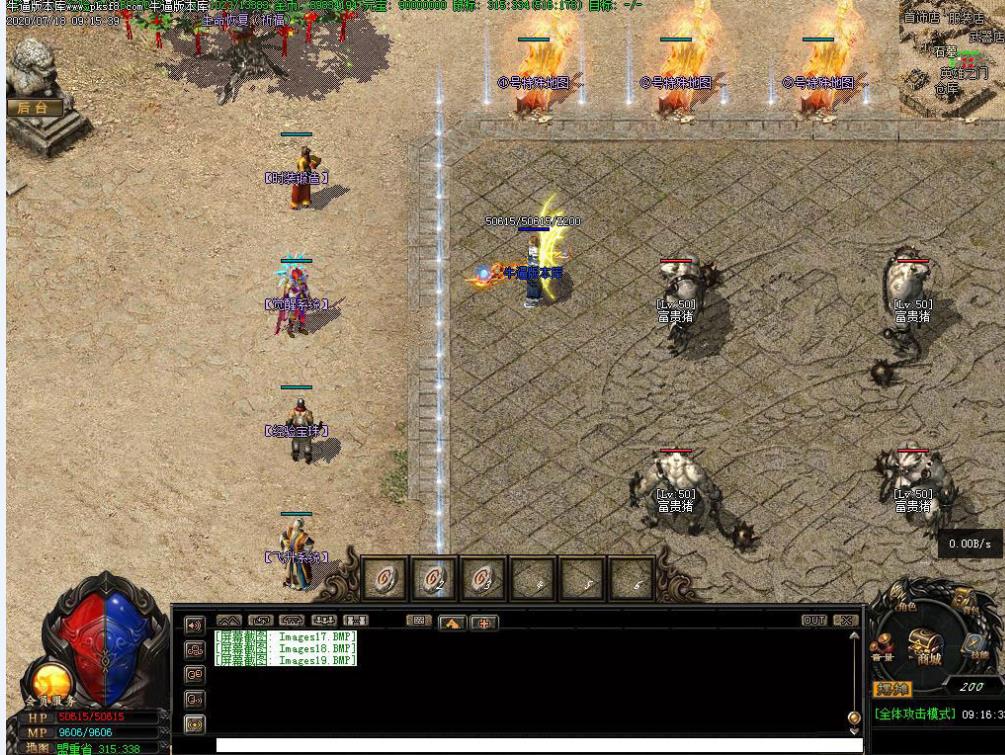Image resolution: width=1005 pixels, height=755 pixels.
Task: Click the OUT button on the chat panel
Action: (x=814, y=621)
